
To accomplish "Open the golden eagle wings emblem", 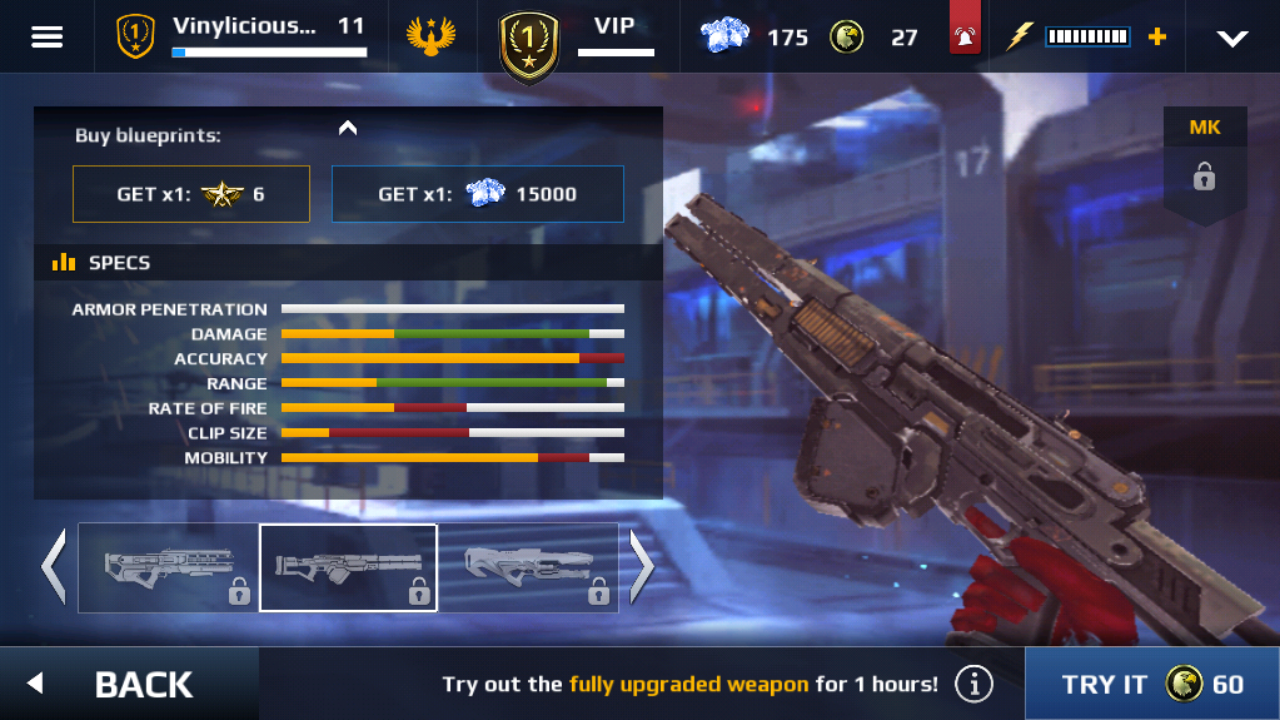I will click(431, 37).
